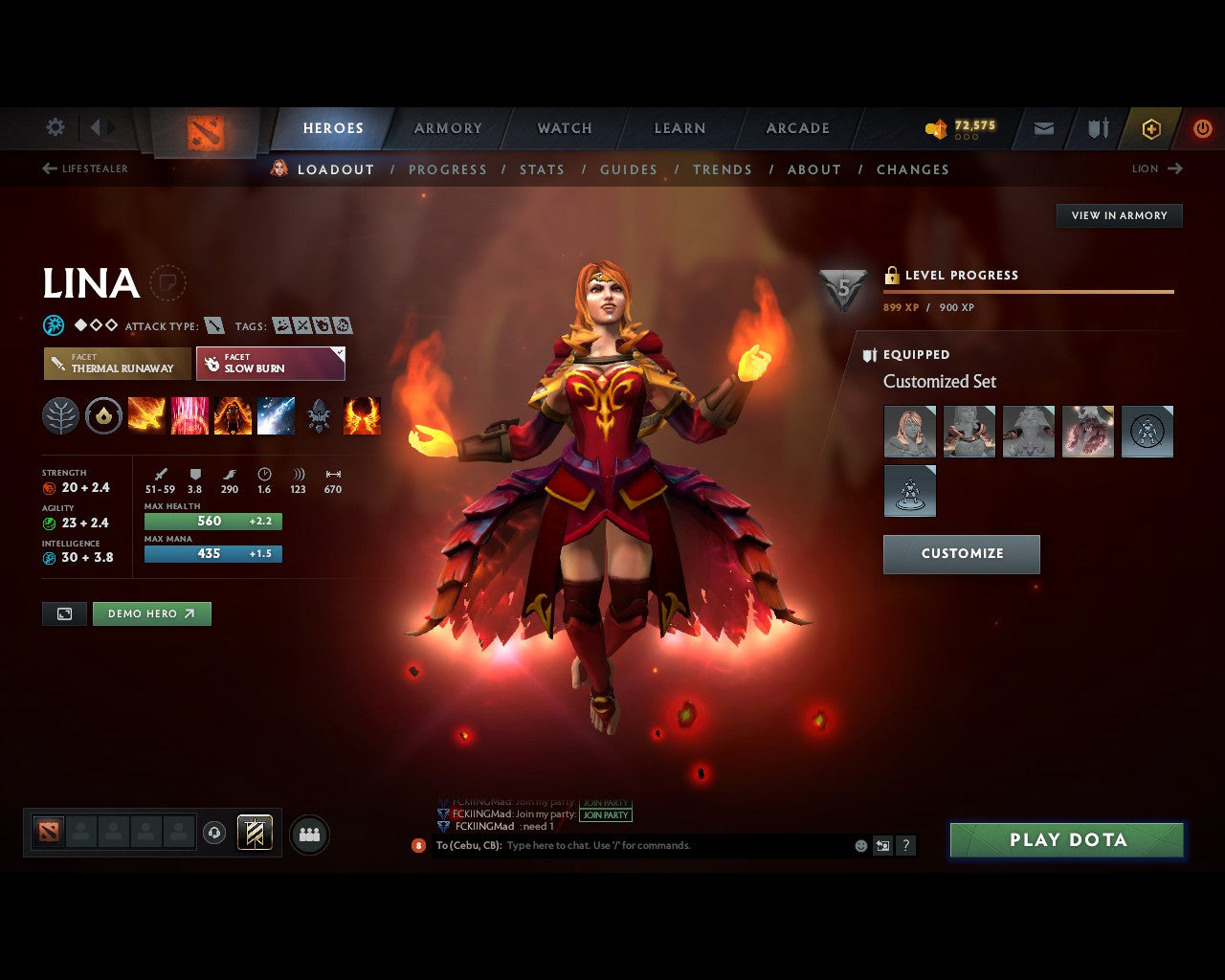Toggle the ranged attack type filter
The image size is (1225, 980).
[214, 325]
